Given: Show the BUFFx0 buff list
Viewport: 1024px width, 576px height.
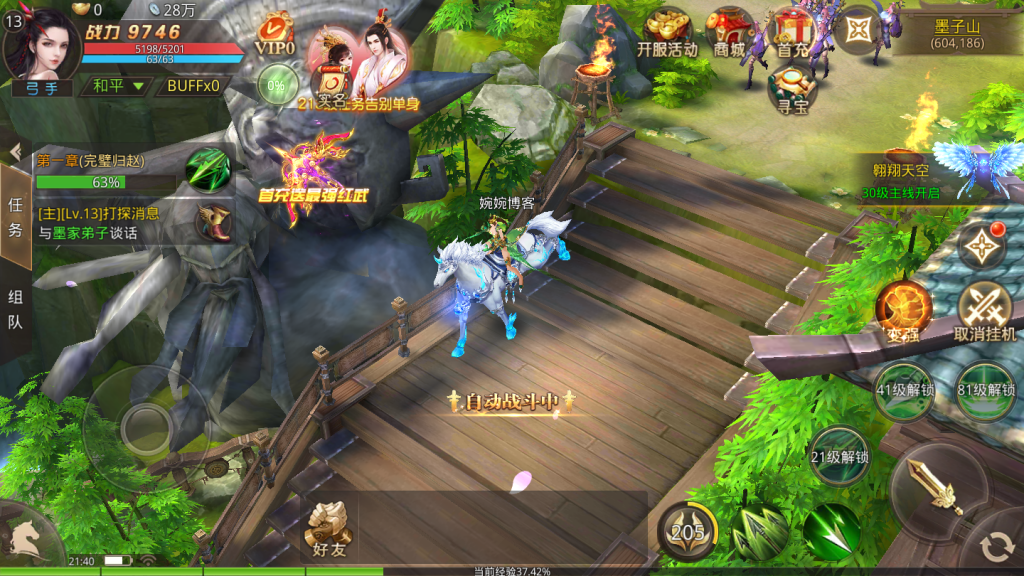Looking at the screenshot, I should coord(193,86).
